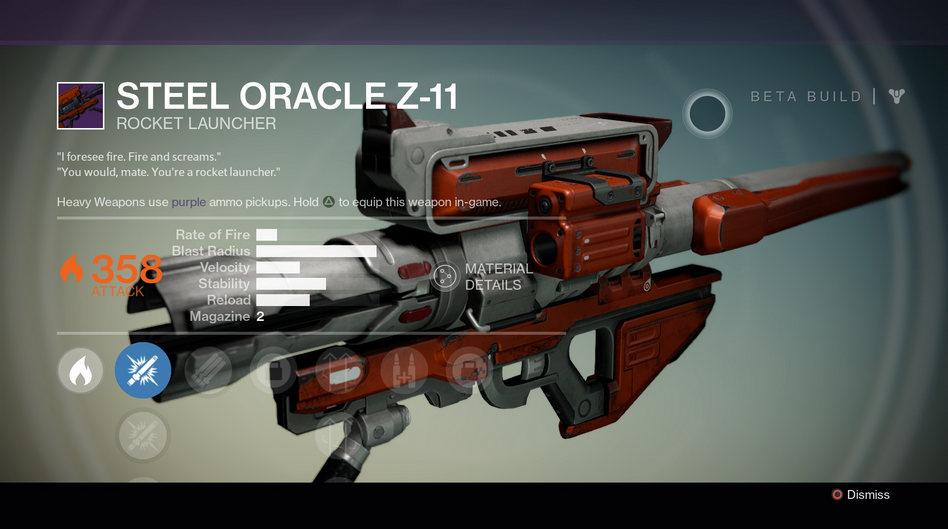
Task: Choose the dimmed triple-rockets perk node
Action: point(209,371)
